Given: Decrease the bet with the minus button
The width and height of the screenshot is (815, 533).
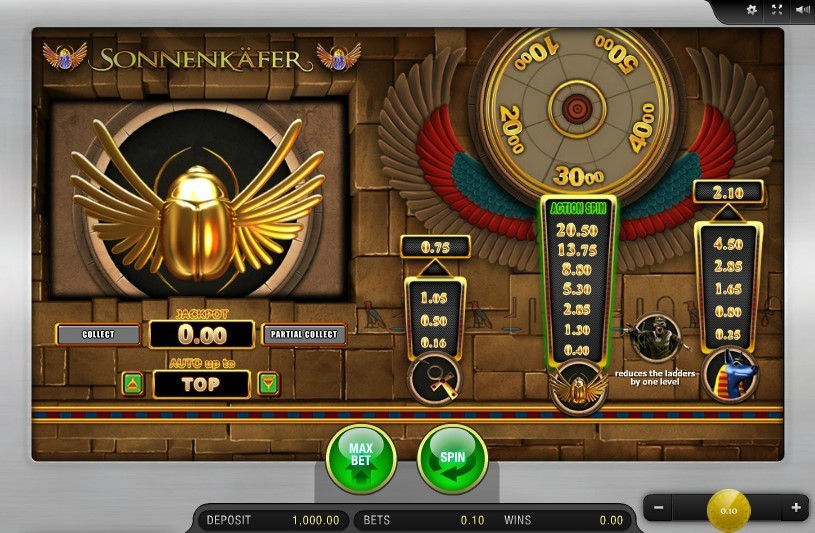Looking at the screenshot, I should (659, 508).
